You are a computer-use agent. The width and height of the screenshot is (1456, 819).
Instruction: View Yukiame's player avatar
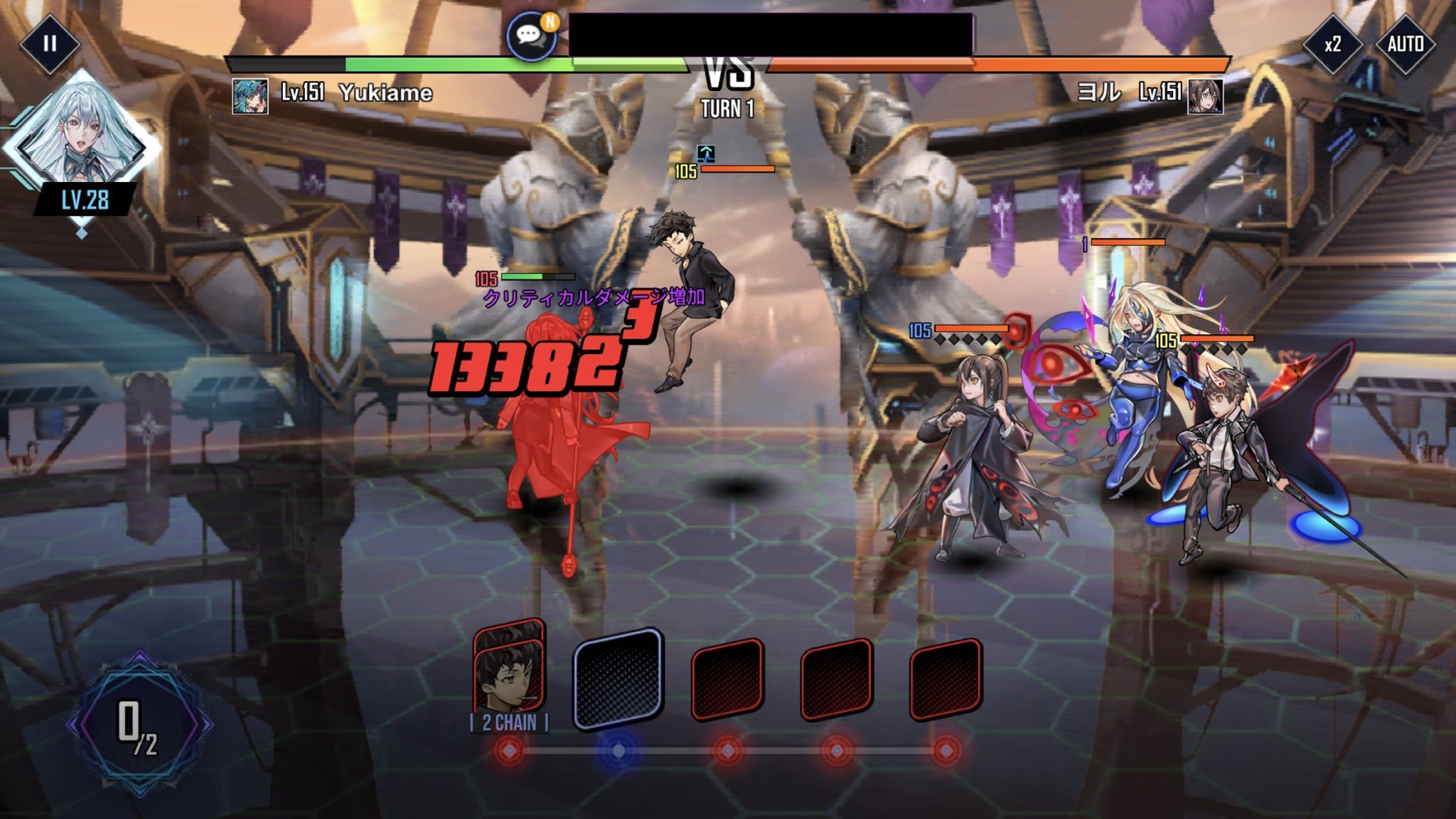pos(250,95)
